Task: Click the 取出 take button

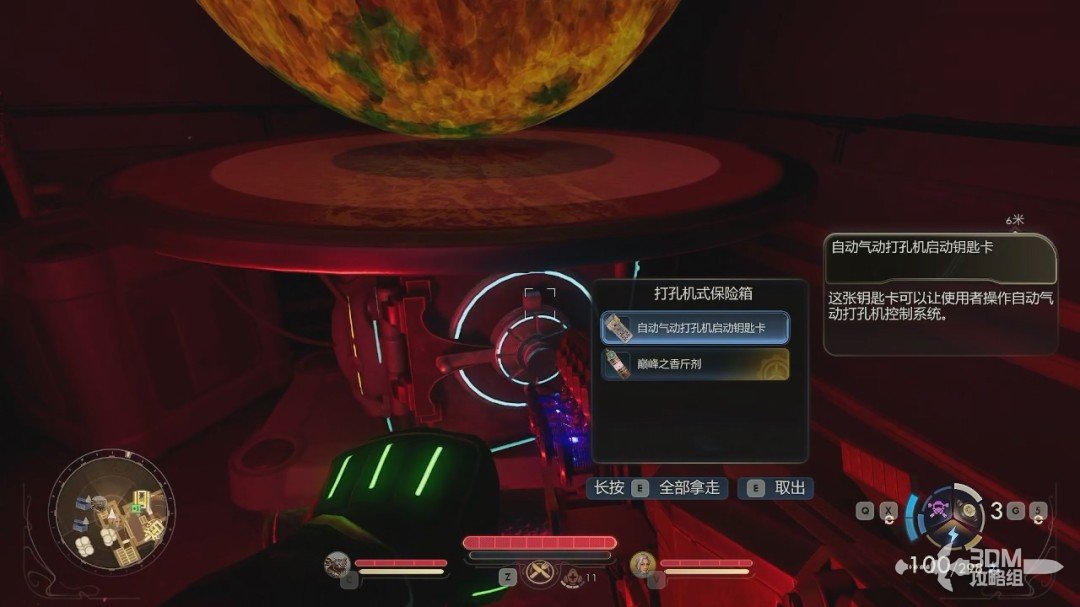Action: (776, 488)
